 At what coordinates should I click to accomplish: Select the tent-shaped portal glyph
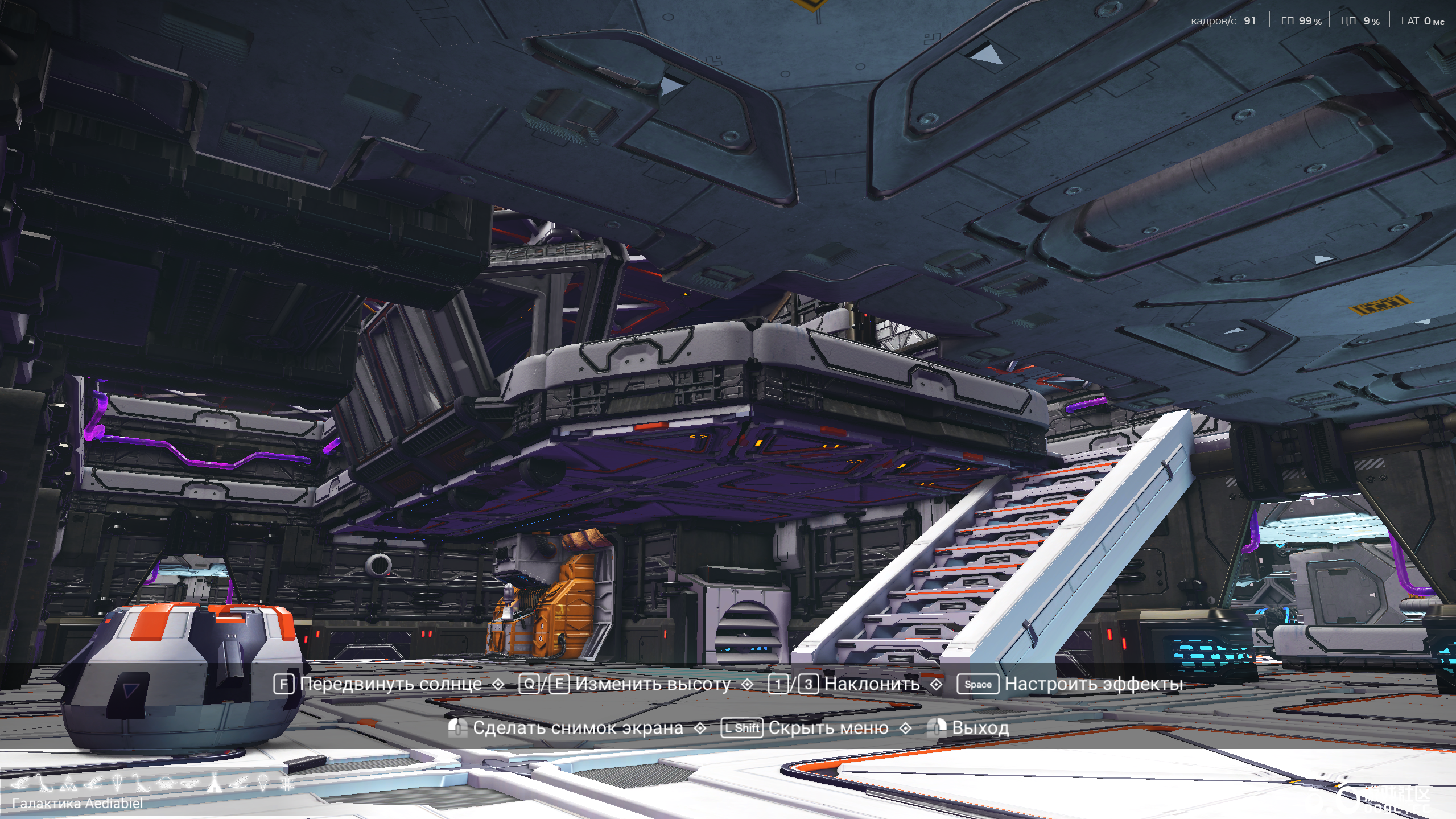(215, 783)
